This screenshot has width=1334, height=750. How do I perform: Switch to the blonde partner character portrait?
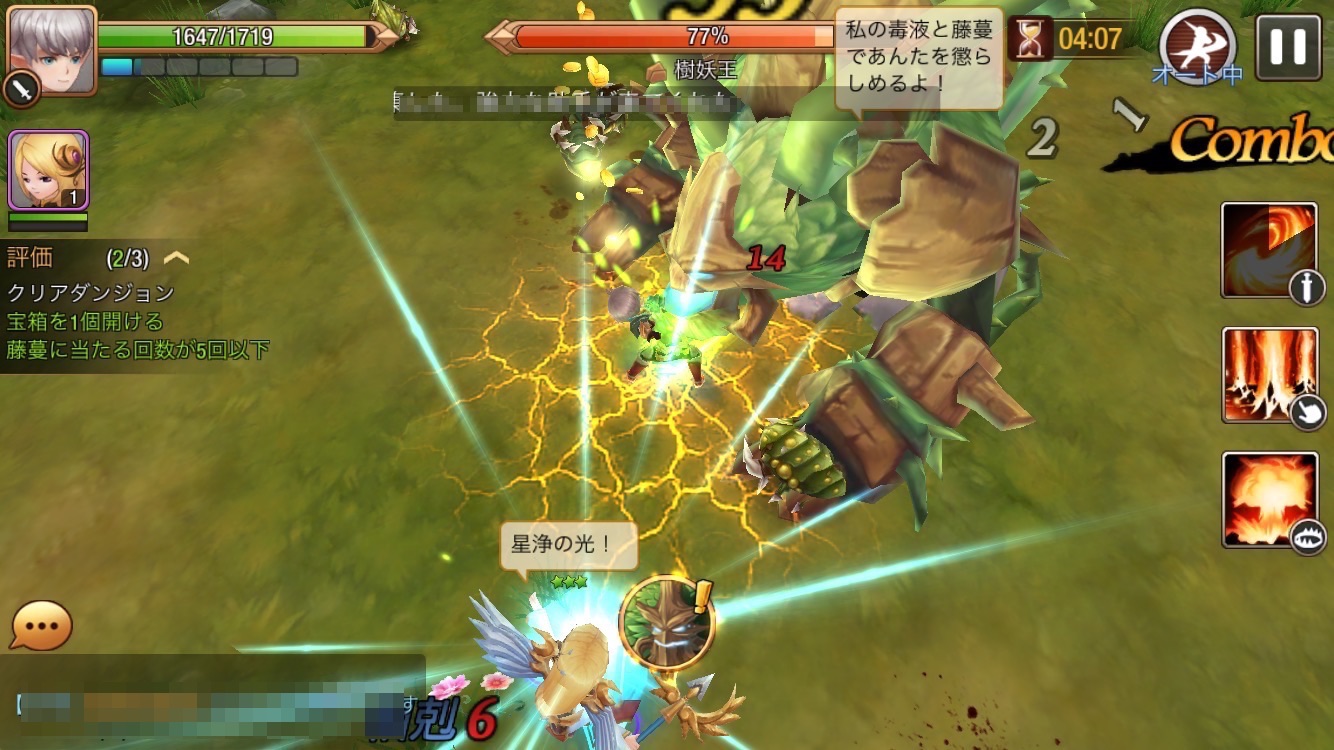[x=49, y=170]
